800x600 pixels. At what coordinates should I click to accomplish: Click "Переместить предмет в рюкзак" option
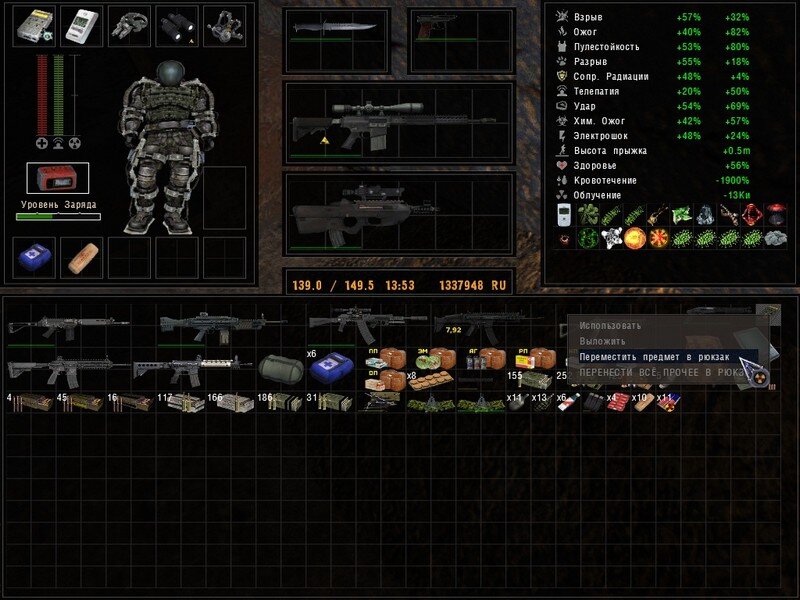[x=654, y=356]
